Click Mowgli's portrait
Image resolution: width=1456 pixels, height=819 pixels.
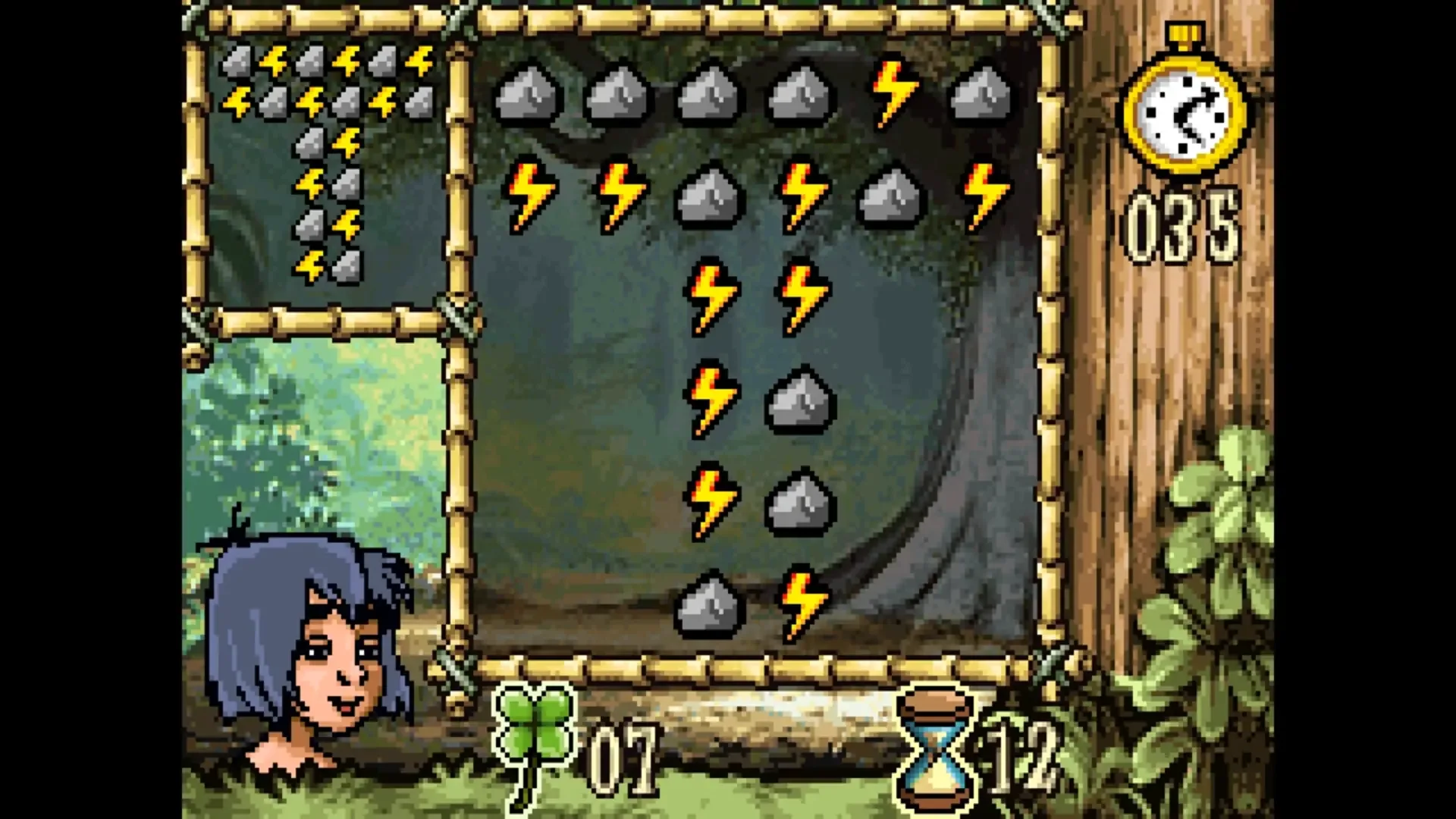pyautogui.click(x=303, y=645)
